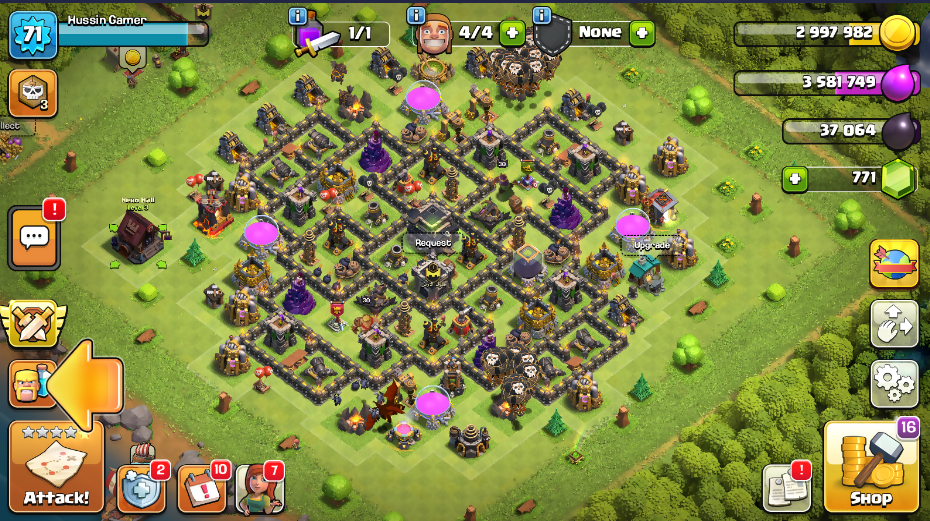
Task: Open the calendar events button
Action: 200,489
